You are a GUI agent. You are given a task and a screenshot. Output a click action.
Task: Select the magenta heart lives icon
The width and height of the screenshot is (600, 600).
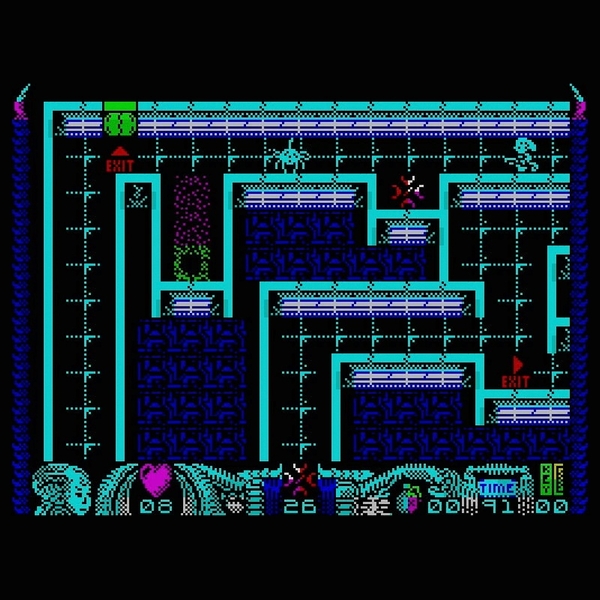[155, 478]
